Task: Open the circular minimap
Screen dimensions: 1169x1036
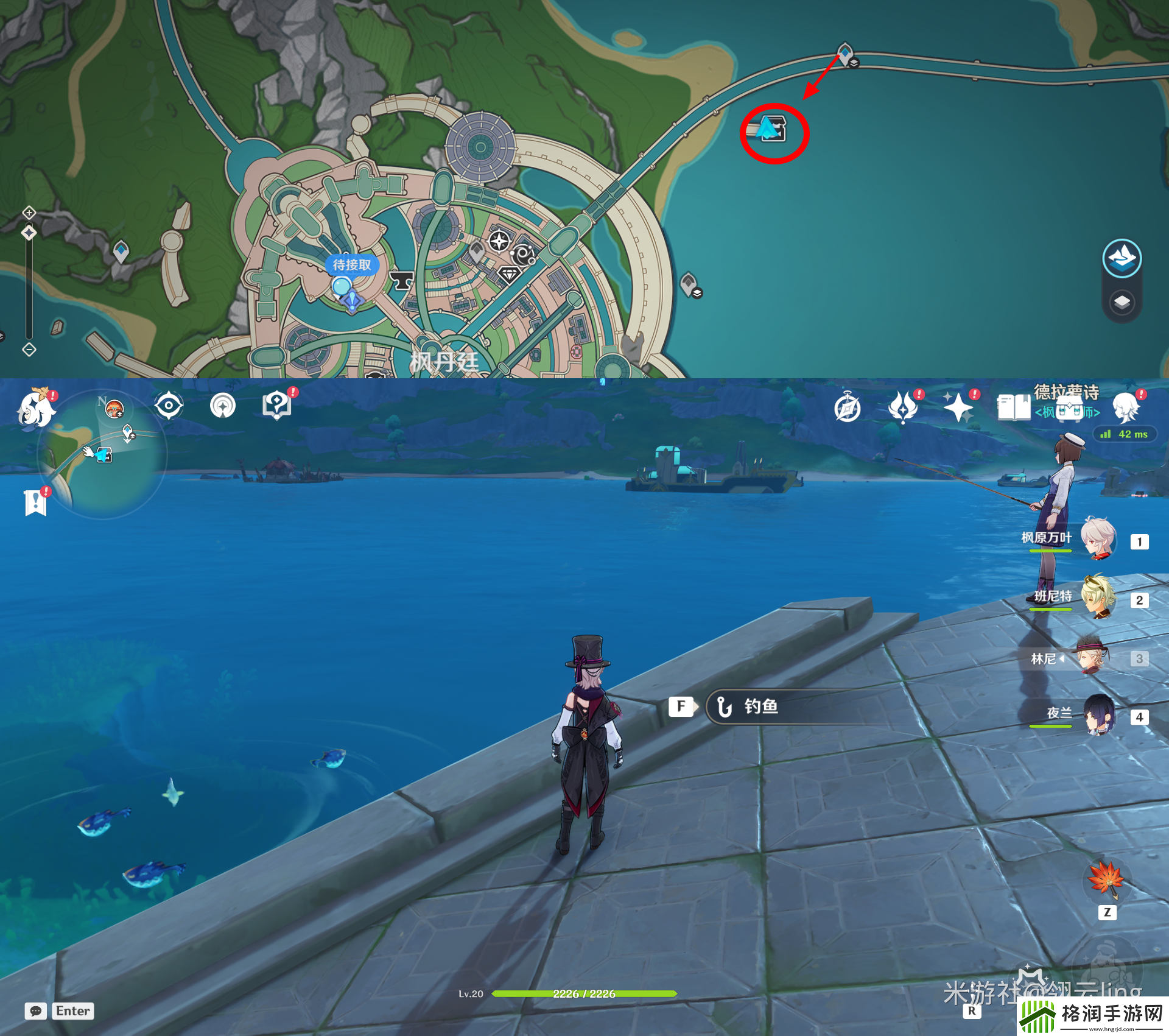Action: pyautogui.click(x=102, y=454)
